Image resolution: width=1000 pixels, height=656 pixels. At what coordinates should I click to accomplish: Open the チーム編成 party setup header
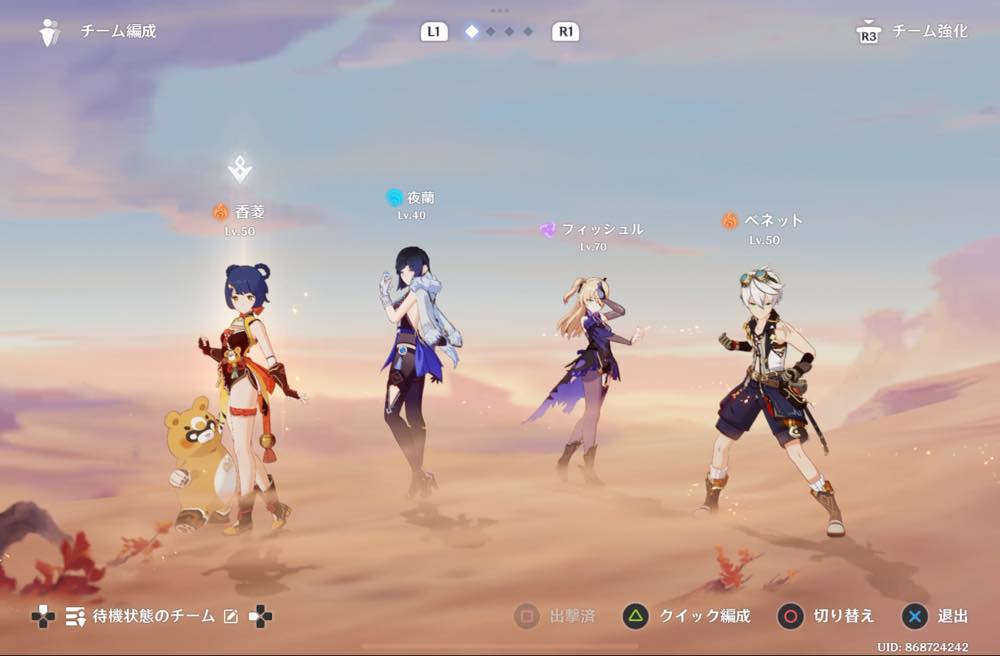coord(117,31)
